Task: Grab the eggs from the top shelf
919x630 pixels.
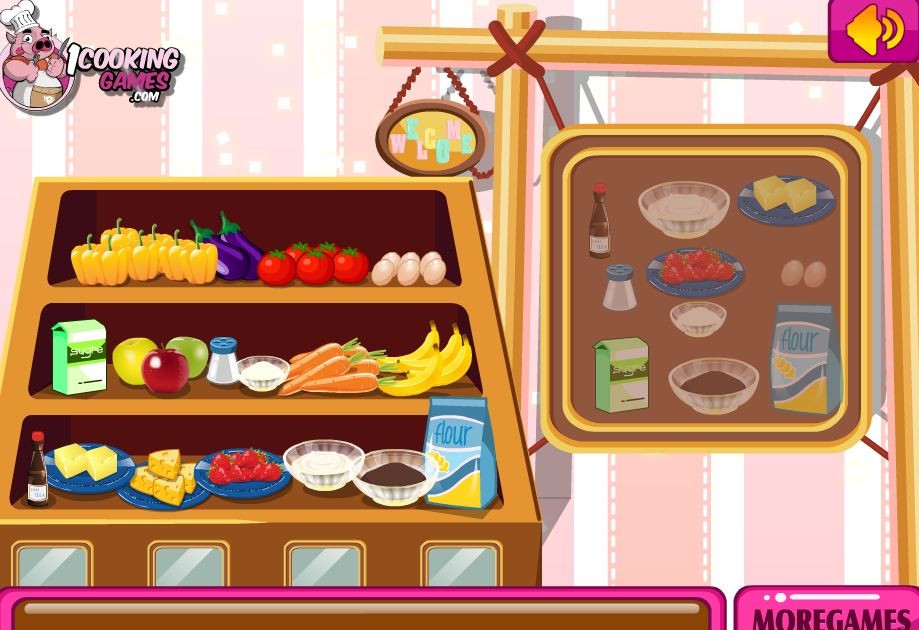Action: (x=409, y=267)
